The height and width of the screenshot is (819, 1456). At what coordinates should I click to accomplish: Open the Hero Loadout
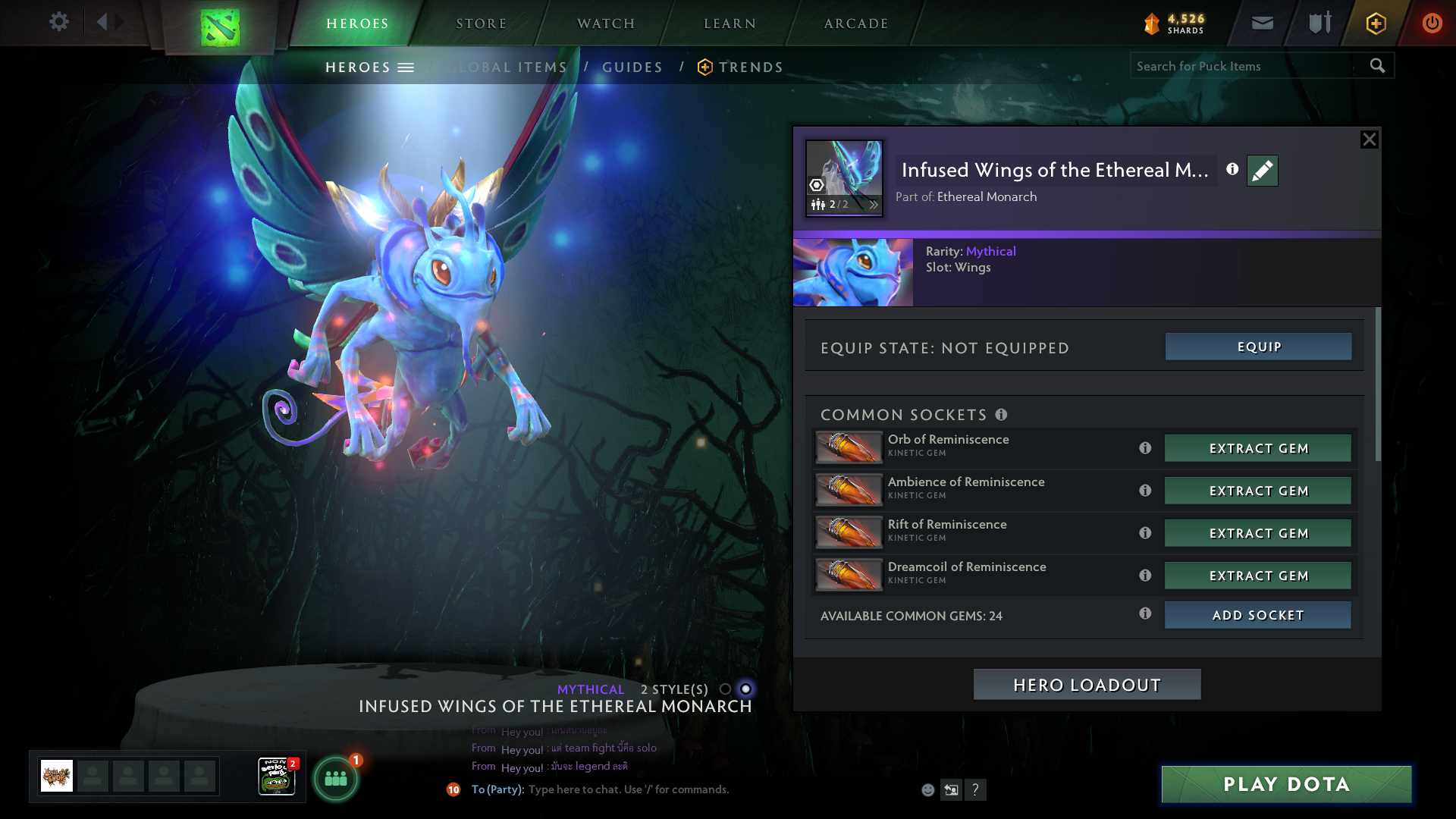1087,685
